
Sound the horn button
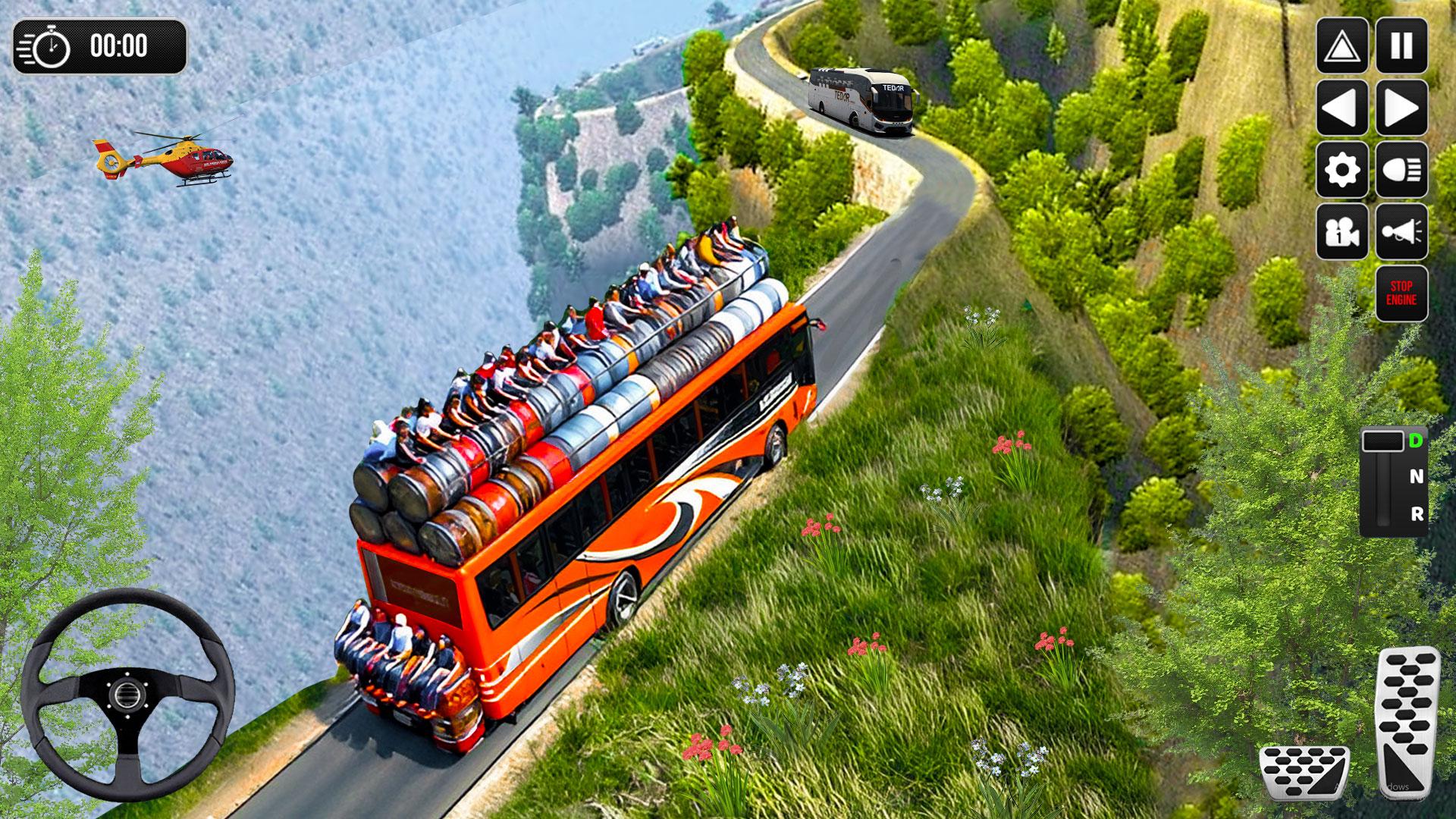[1401, 232]
